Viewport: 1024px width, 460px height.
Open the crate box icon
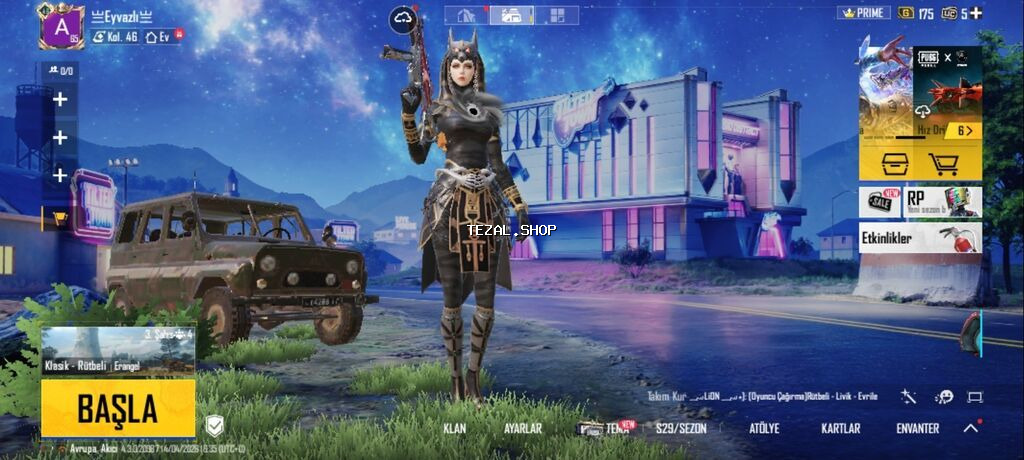[894, 163]
